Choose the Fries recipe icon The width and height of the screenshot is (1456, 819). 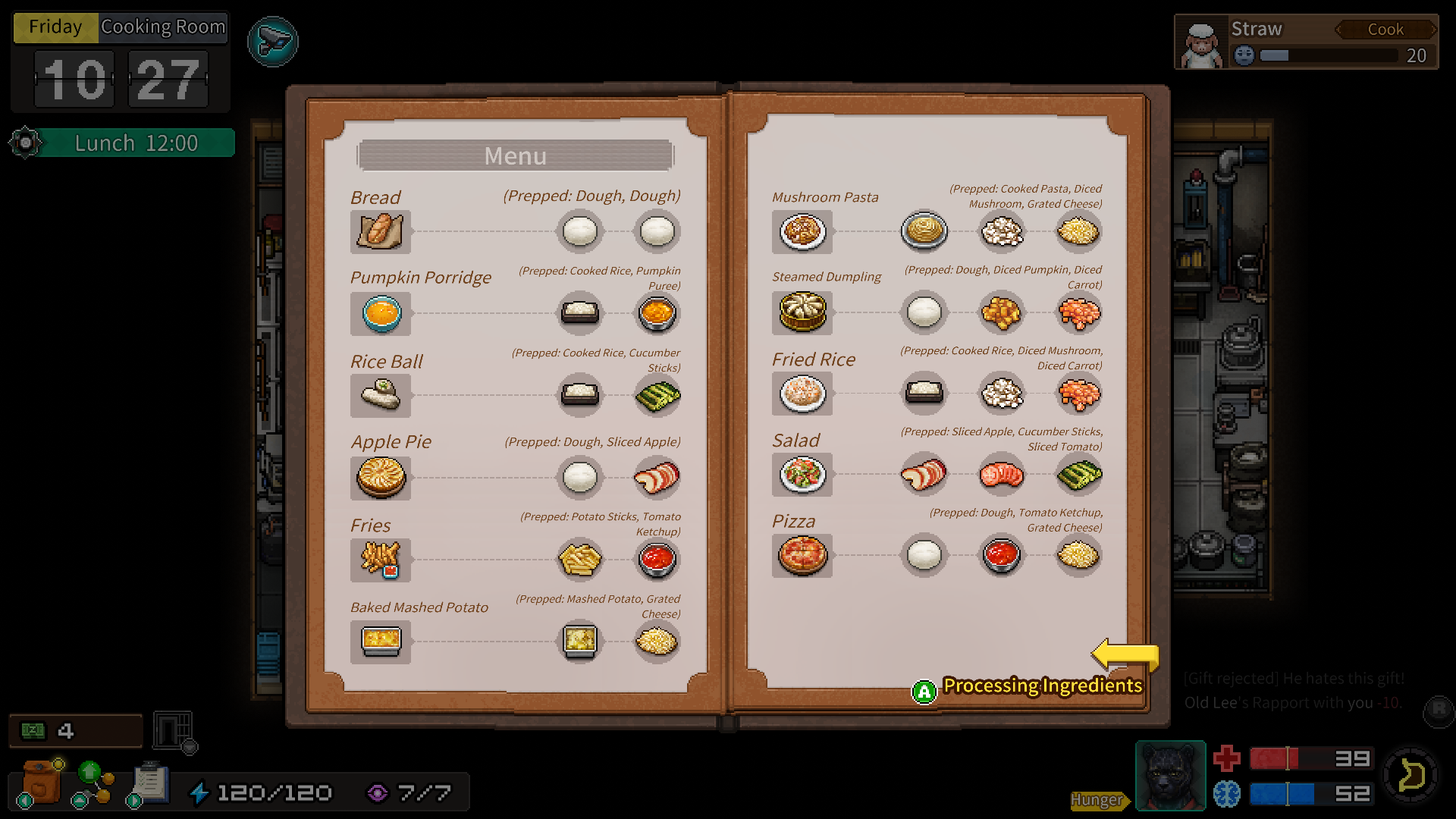[381, 560]
